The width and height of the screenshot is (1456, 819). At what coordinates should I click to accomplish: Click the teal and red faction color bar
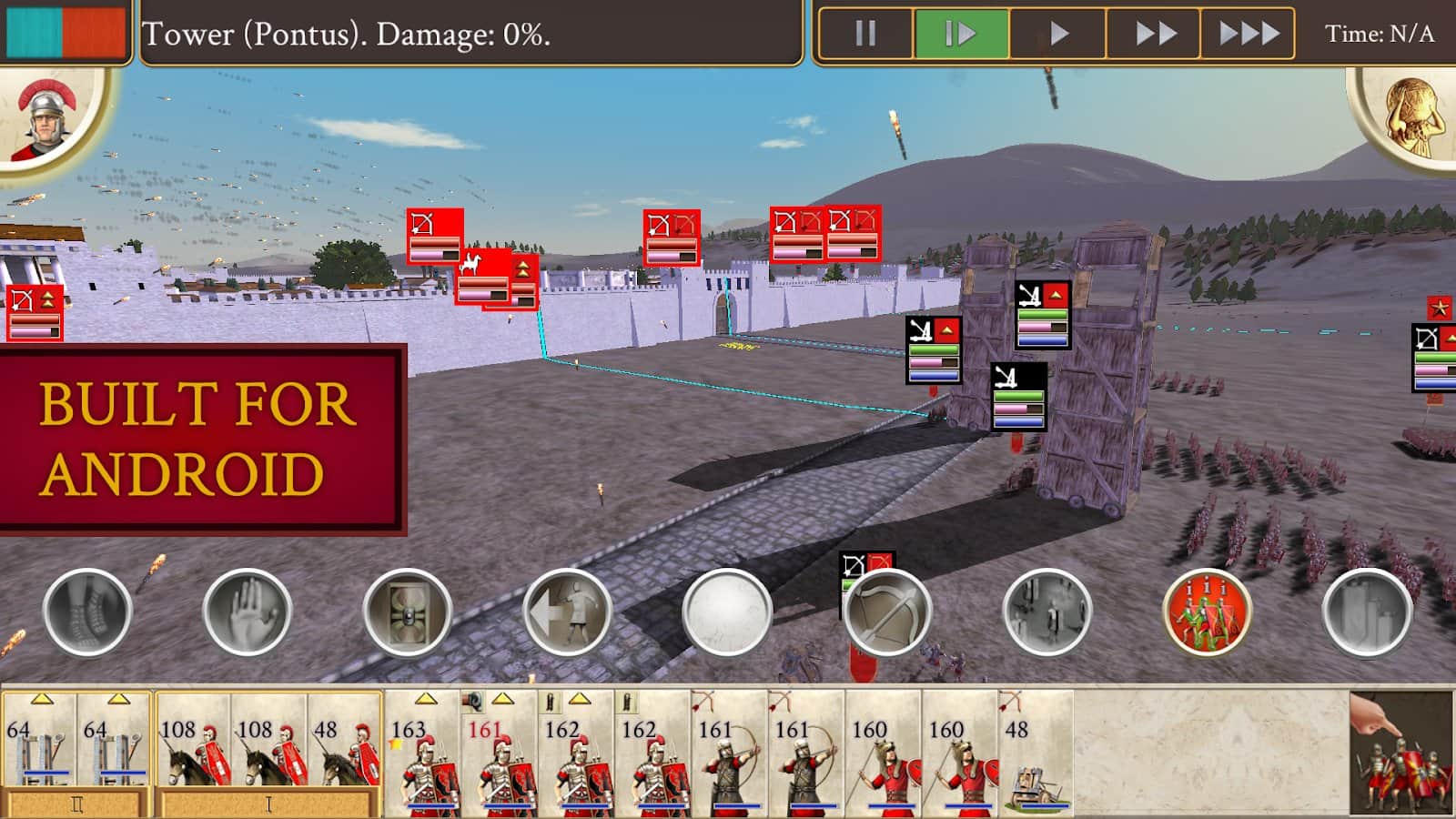[x=62, y=30]
